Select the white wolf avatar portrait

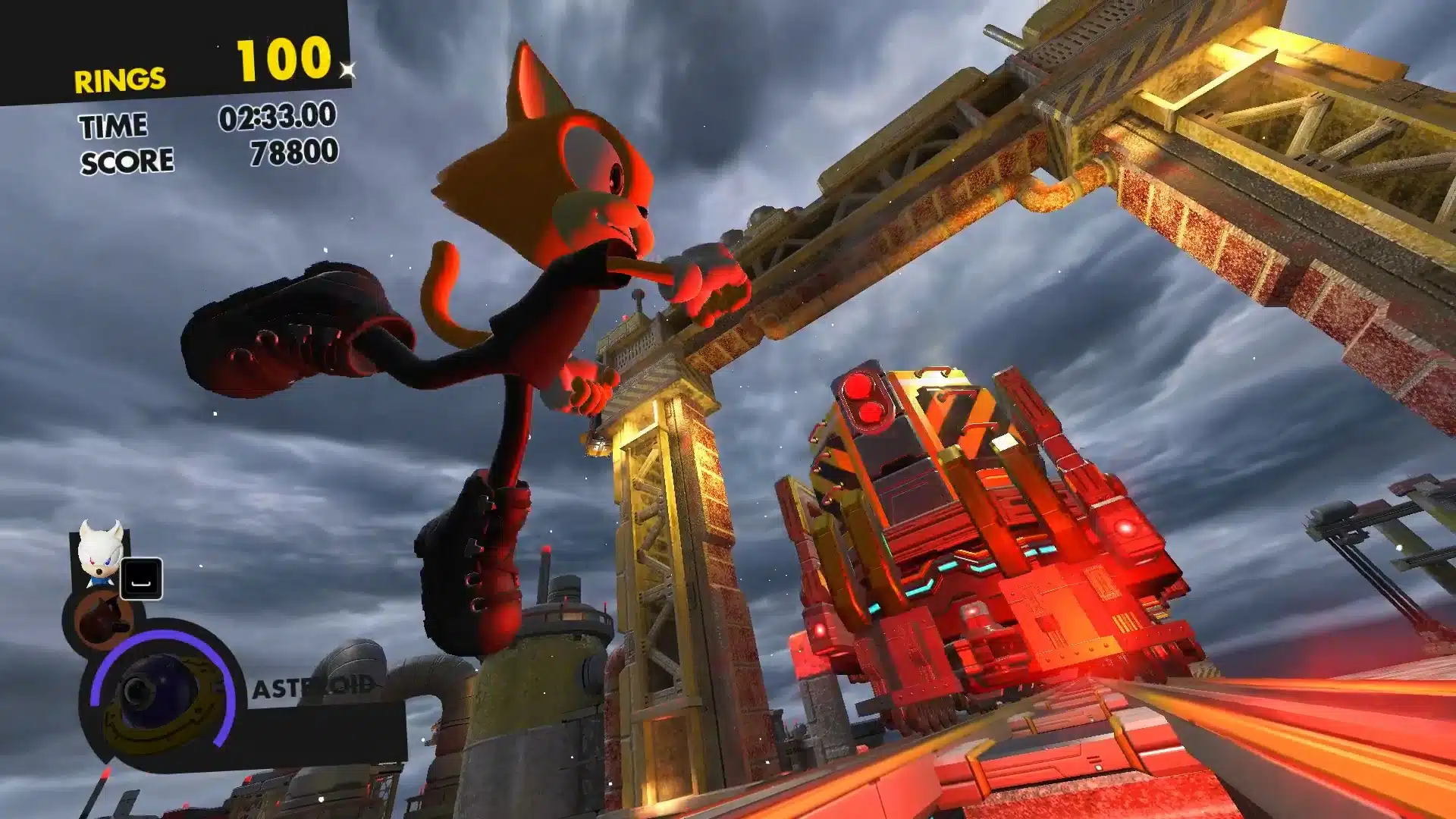point(99,553)
